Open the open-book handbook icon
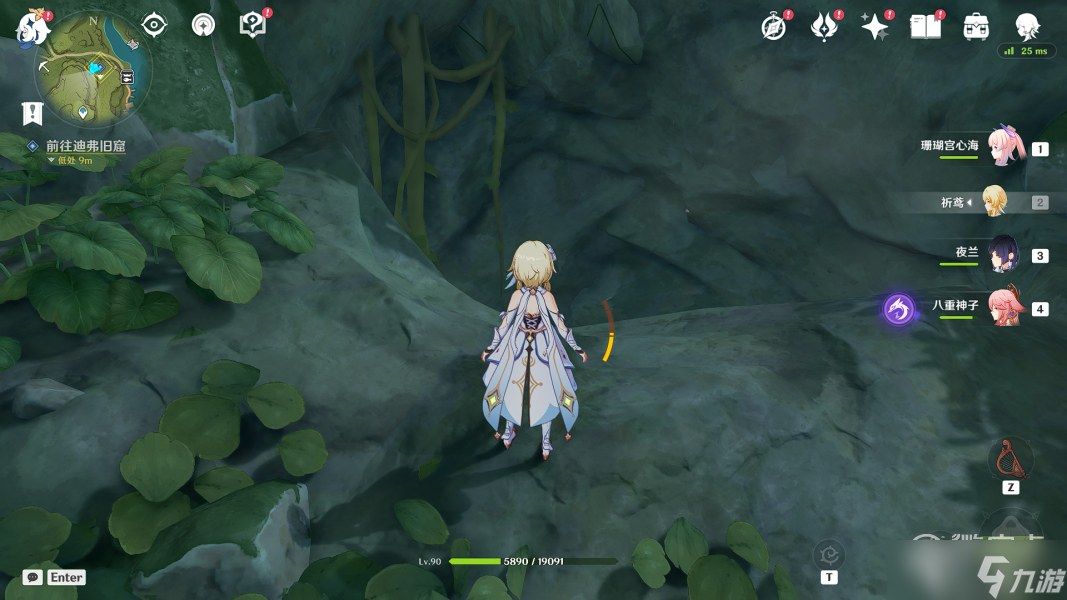 [x=926, y=27]
